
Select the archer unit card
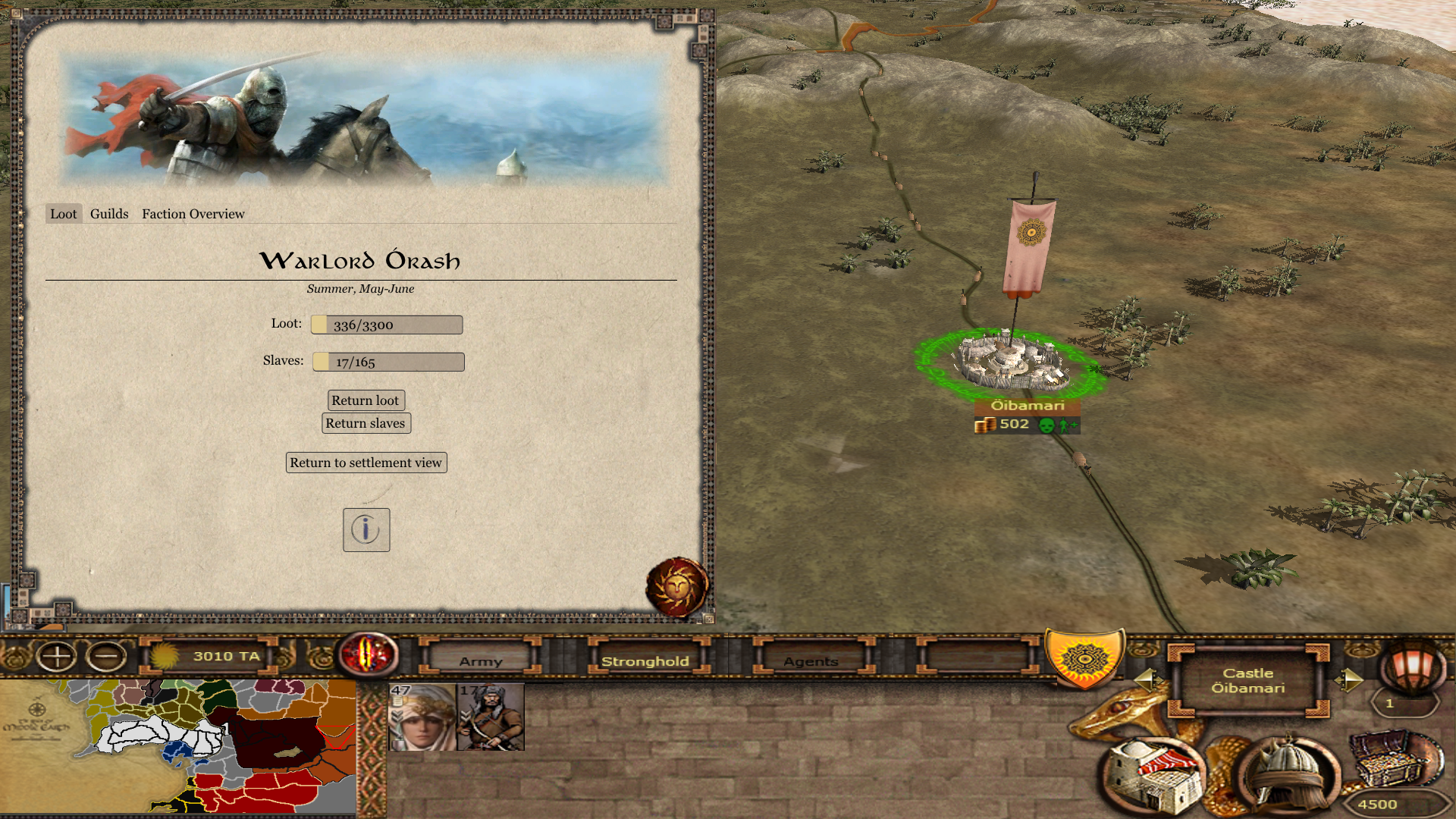click(491, 717)
